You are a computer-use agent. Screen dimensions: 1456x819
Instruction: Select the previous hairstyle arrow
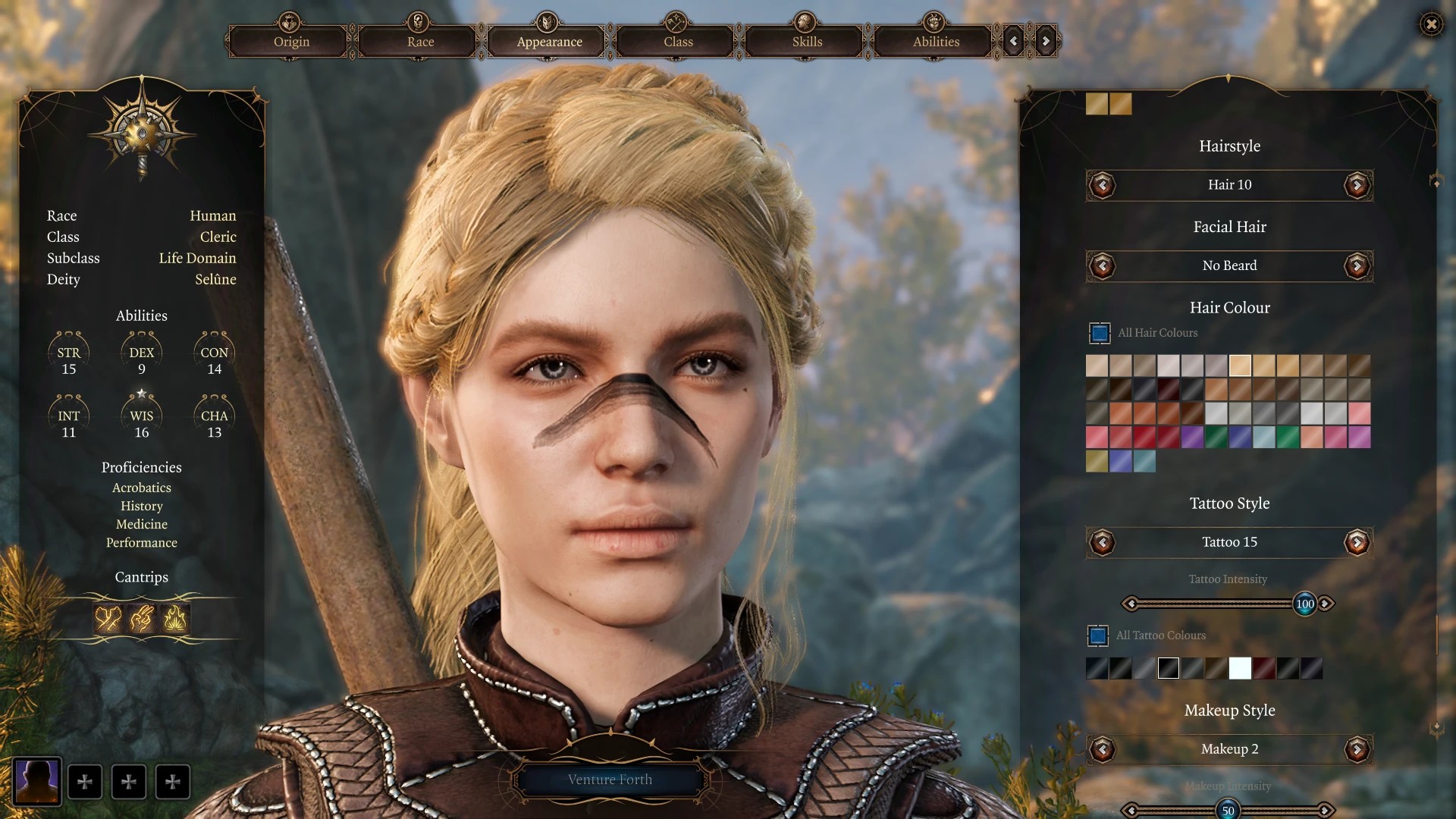(1102, 185)
